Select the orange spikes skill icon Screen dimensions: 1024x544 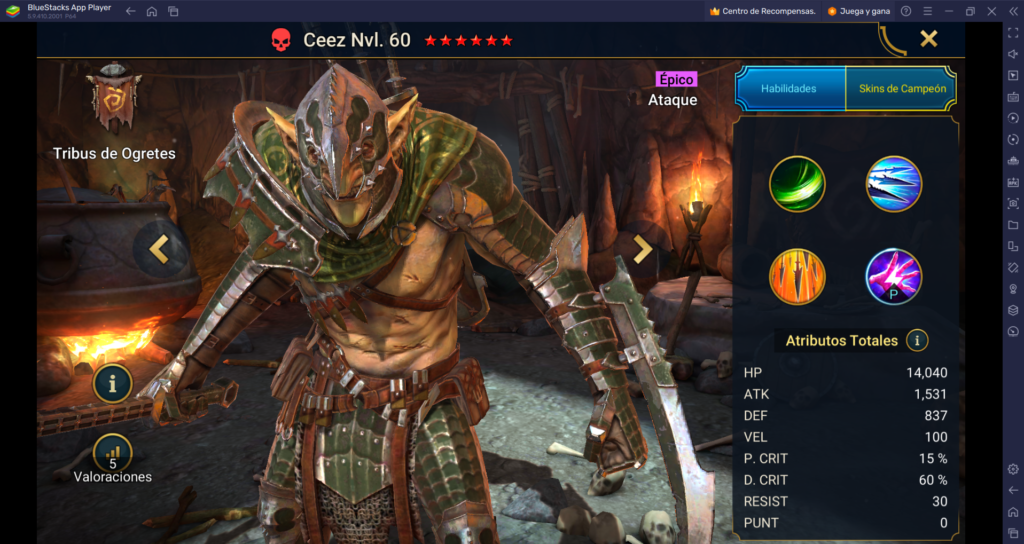pyautogui.click(x=797, y=277)
